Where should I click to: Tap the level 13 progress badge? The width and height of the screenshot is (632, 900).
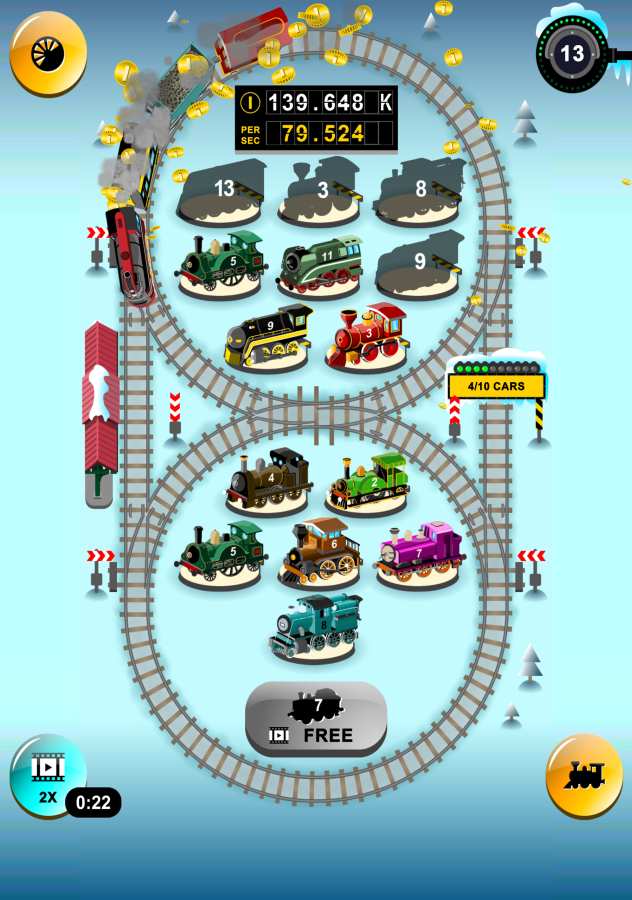point(572,53)
